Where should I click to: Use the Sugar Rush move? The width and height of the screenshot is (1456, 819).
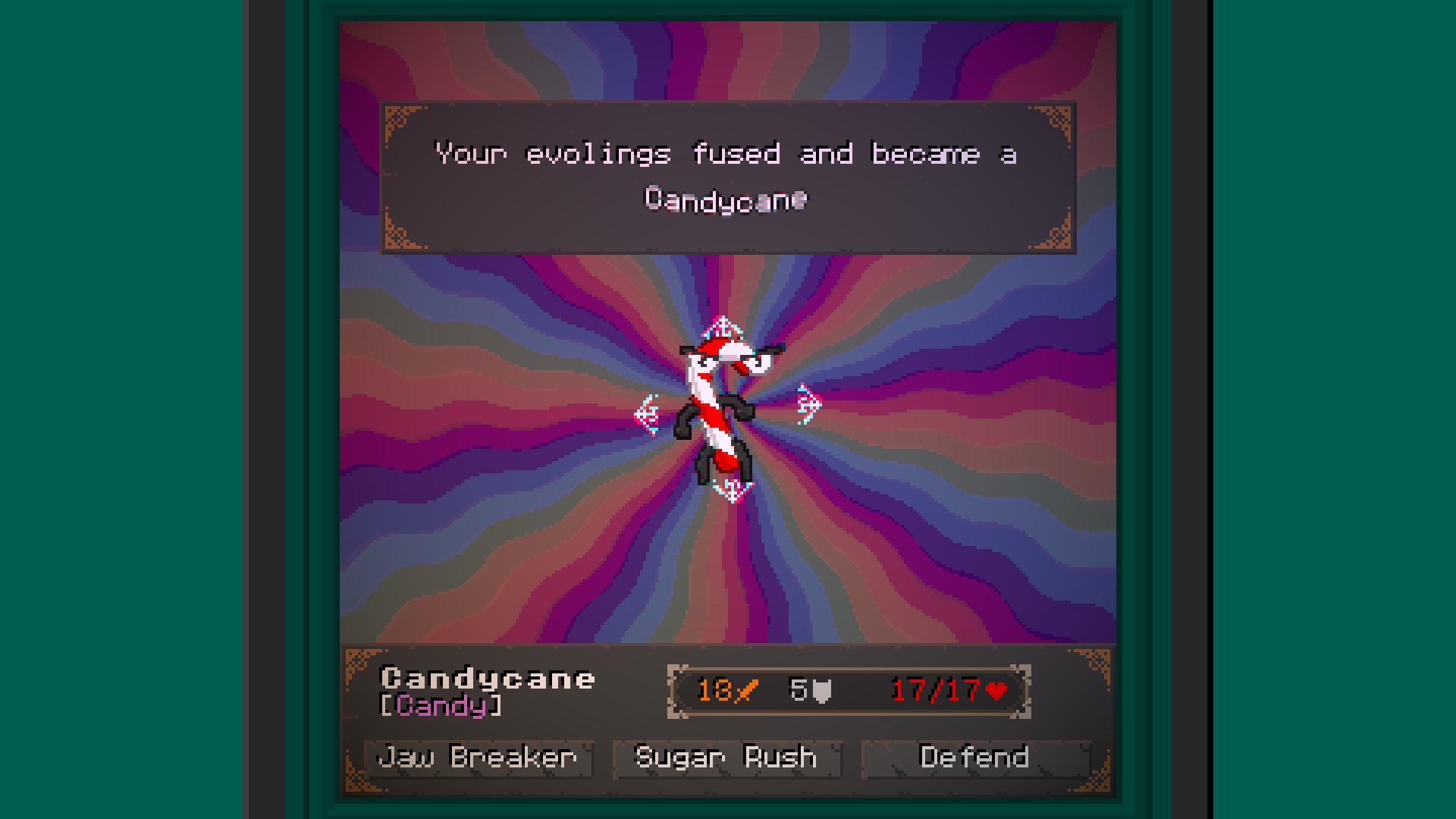726,758
